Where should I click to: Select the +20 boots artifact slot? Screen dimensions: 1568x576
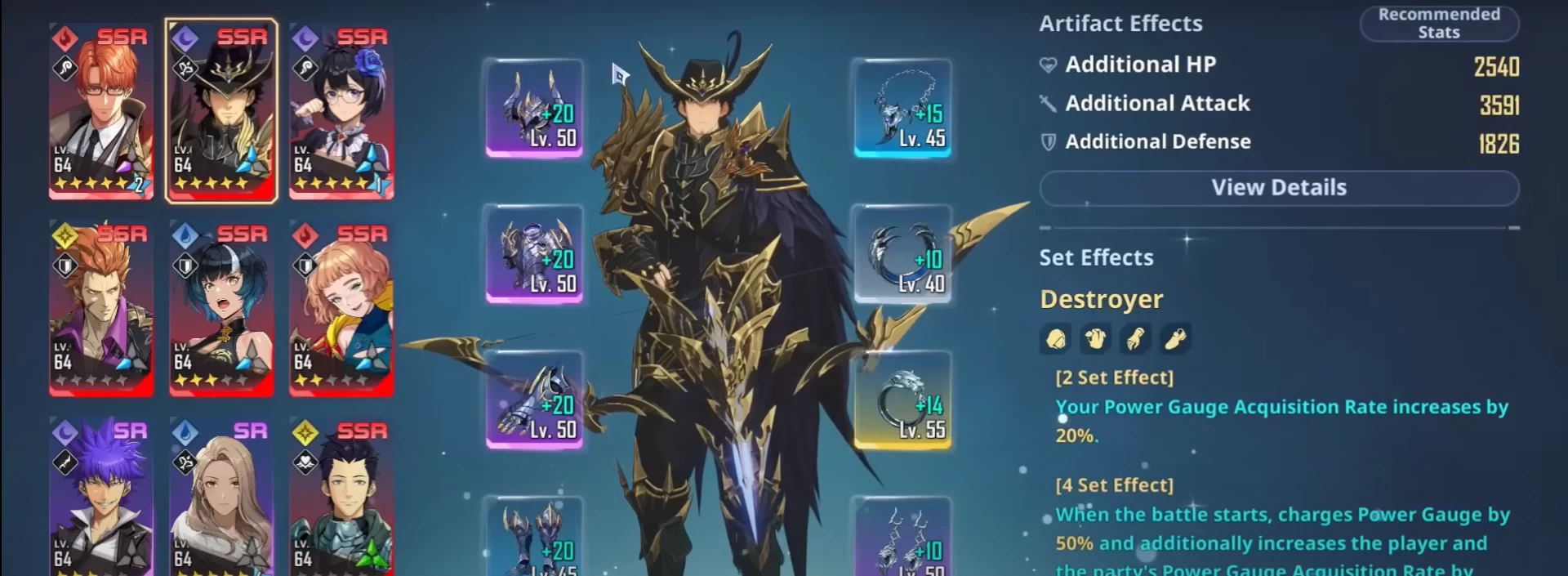pyautogui.click(x=535, y=538)
